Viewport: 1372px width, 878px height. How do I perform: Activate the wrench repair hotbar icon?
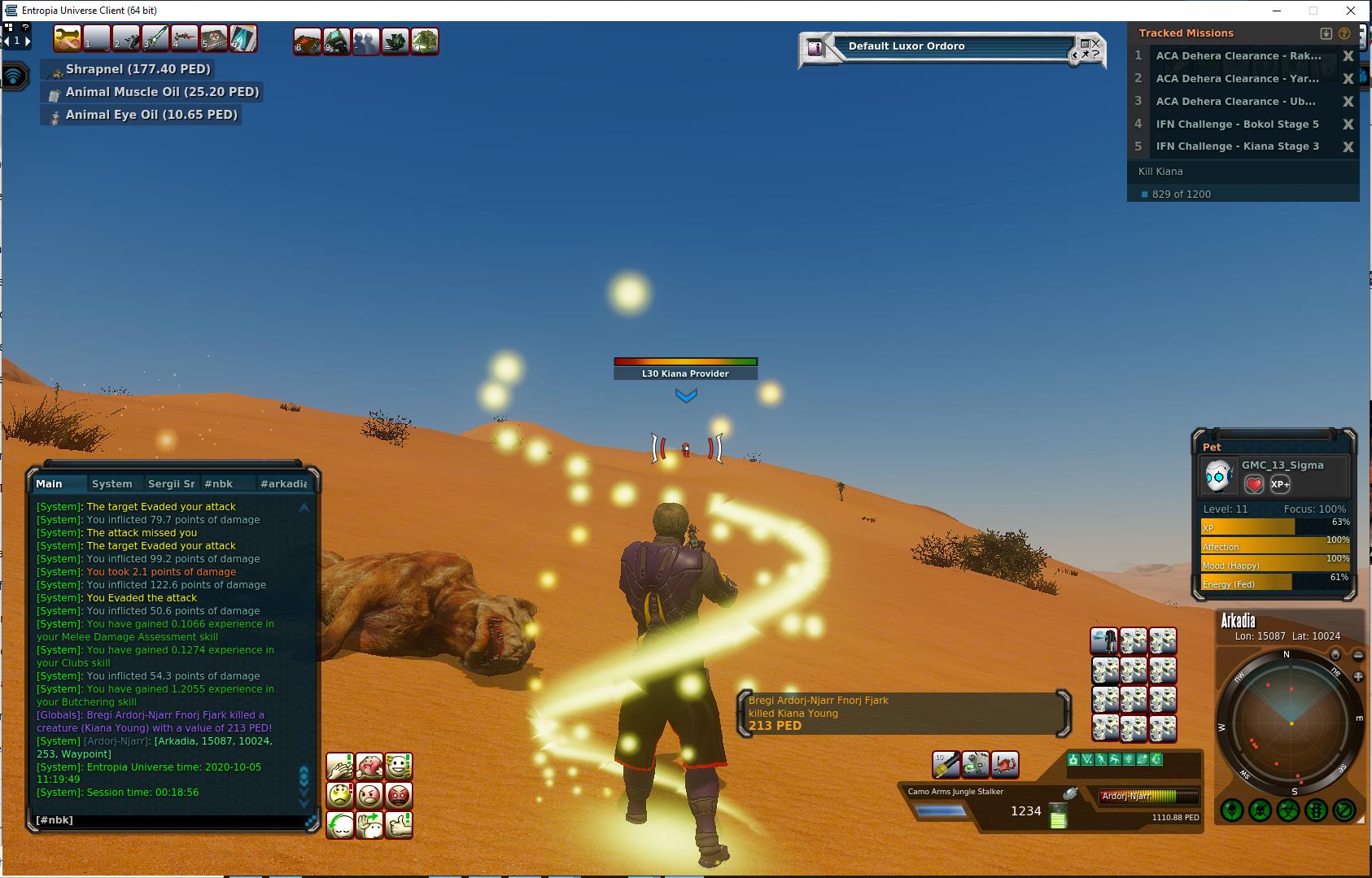(x=68, y=39)
